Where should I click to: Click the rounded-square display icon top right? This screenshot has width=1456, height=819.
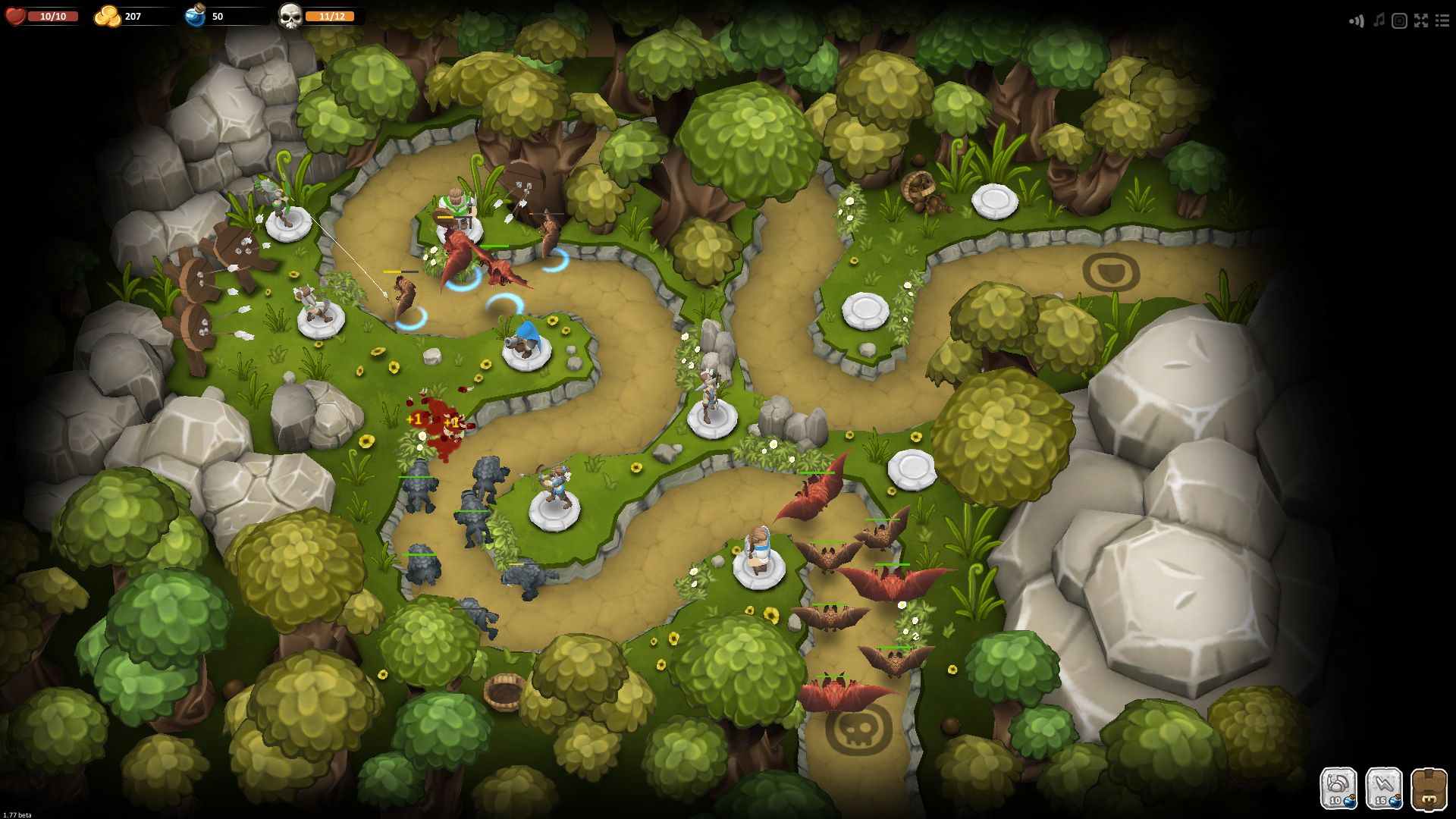pos(1399,20)
